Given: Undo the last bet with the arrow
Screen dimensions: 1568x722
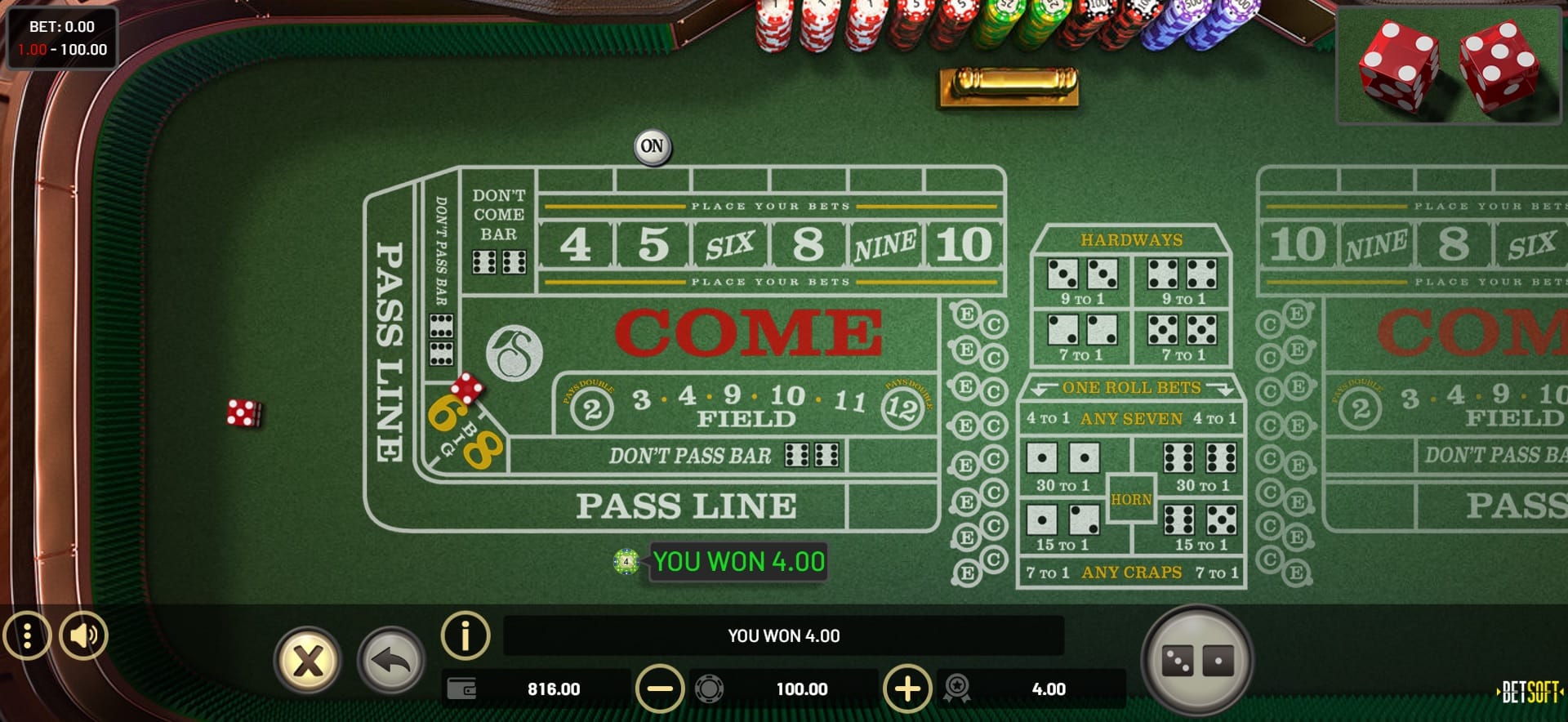Looking at the screenshot, I should coord(391,660).
